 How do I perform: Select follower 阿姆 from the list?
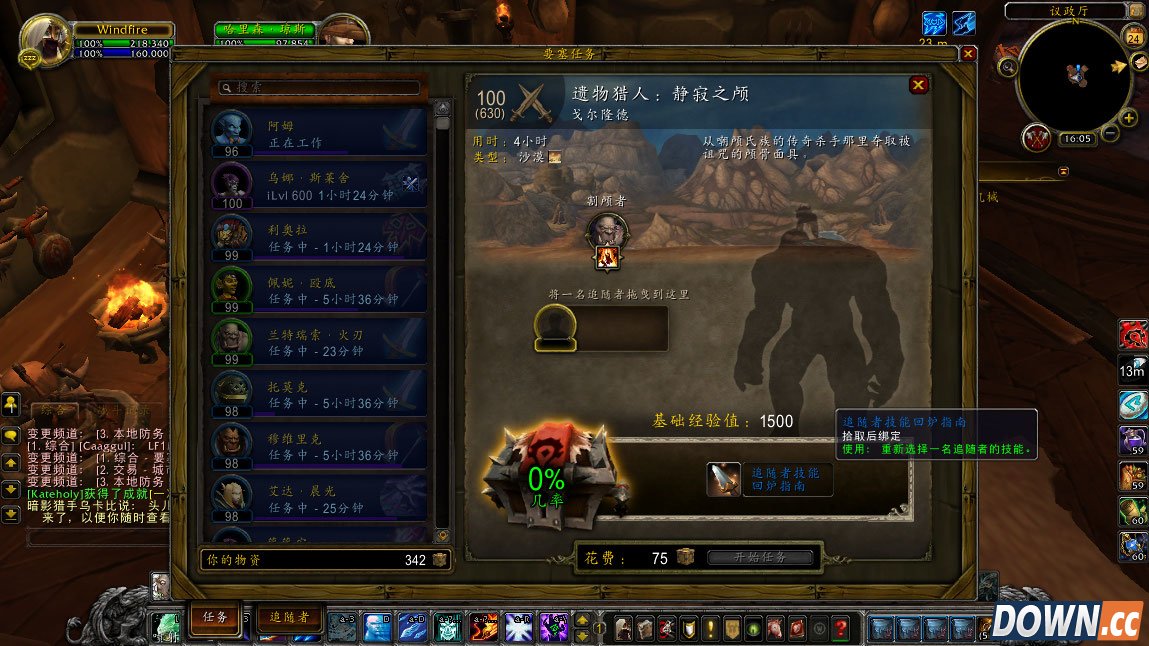point(319,134)
